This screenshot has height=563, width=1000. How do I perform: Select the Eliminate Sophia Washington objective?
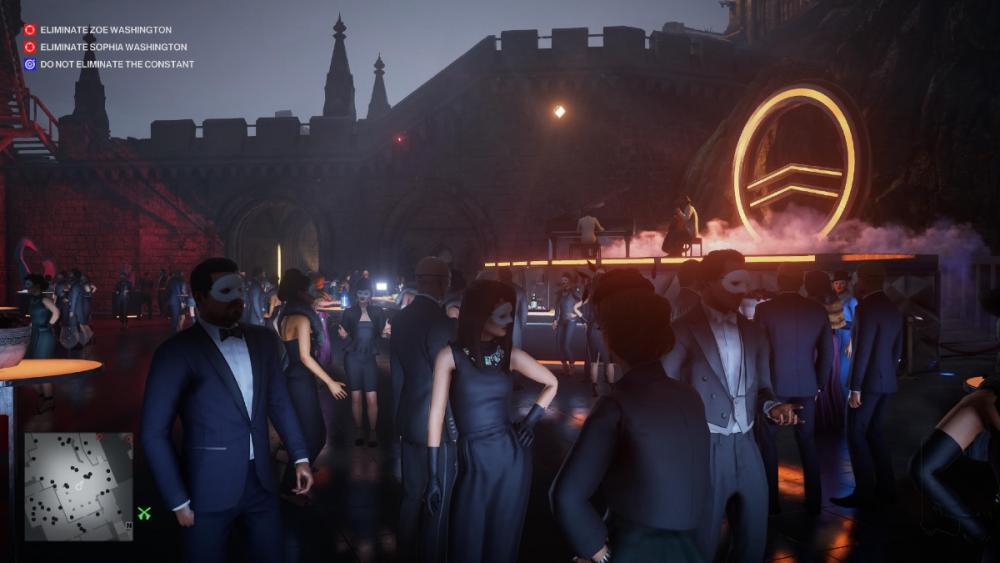pyautogui.click(x=113, y=47)
